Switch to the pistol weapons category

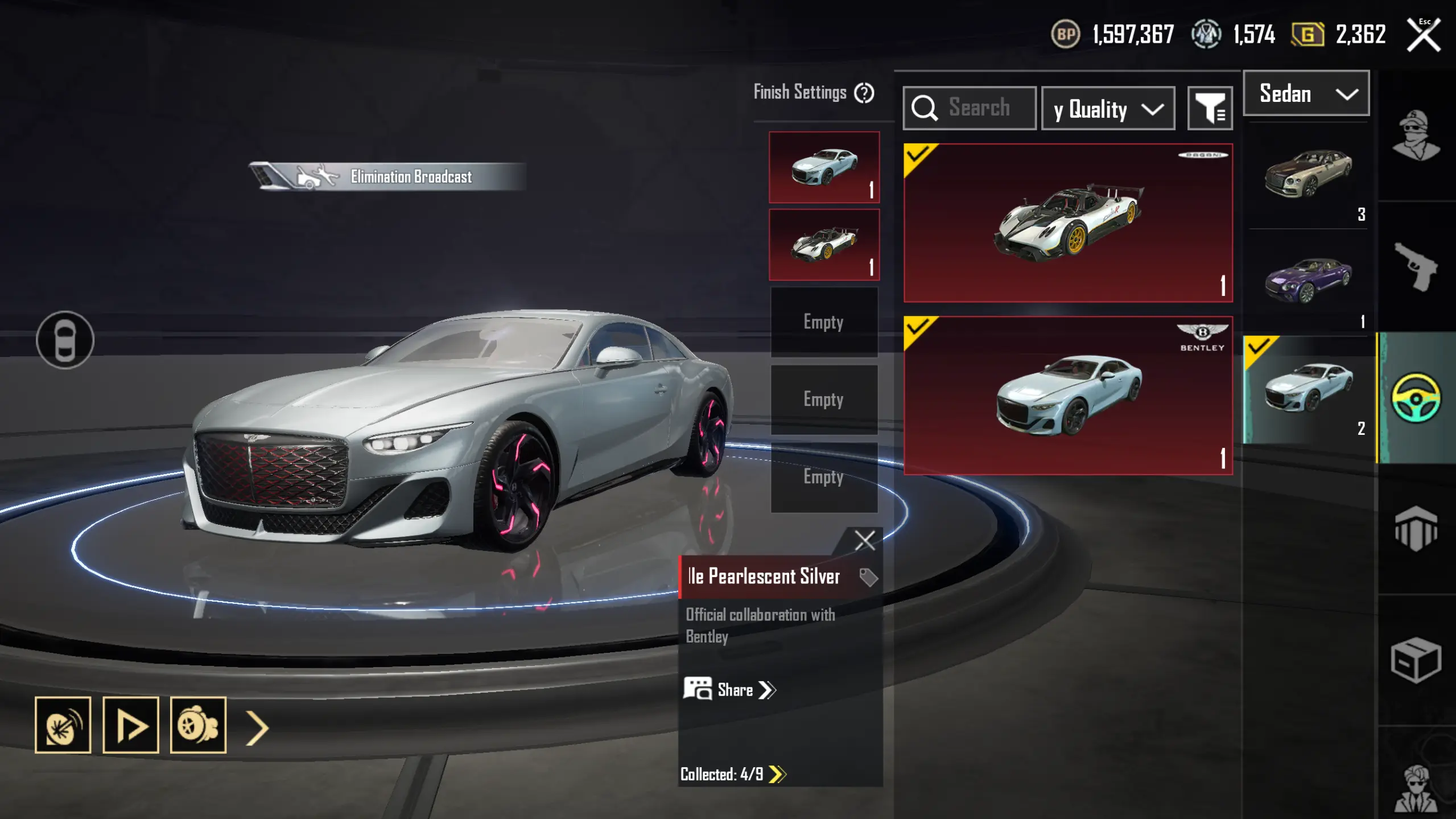1416,266
